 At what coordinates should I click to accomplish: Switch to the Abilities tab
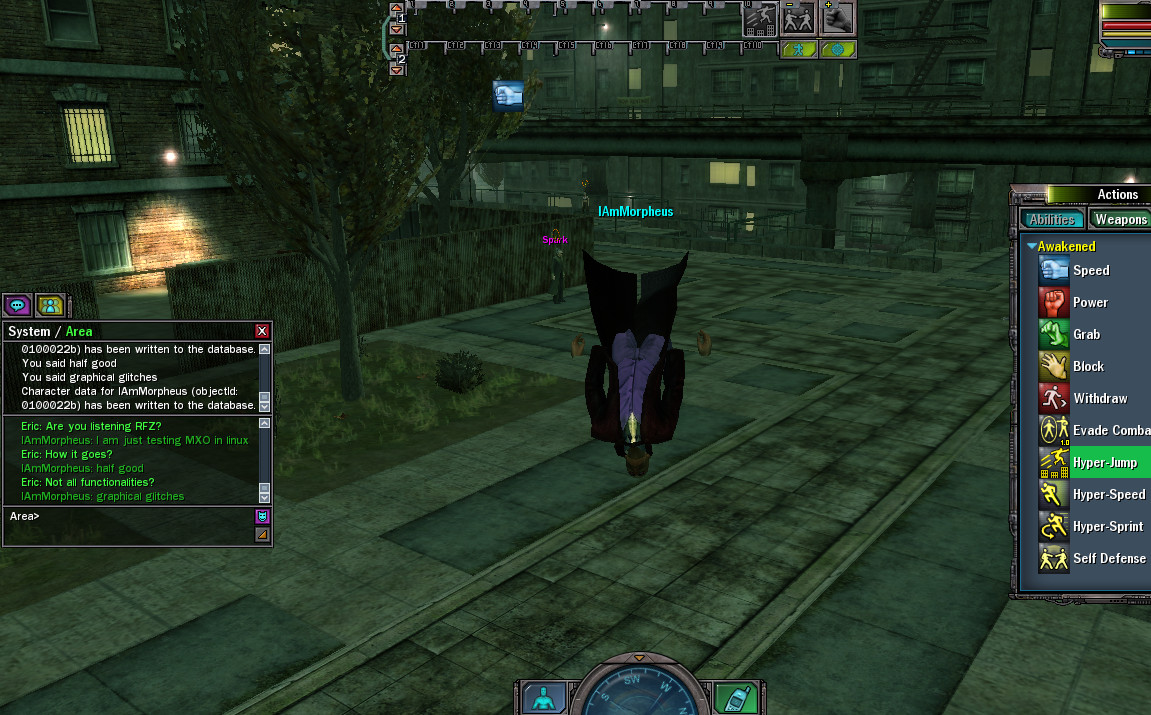1052,220
